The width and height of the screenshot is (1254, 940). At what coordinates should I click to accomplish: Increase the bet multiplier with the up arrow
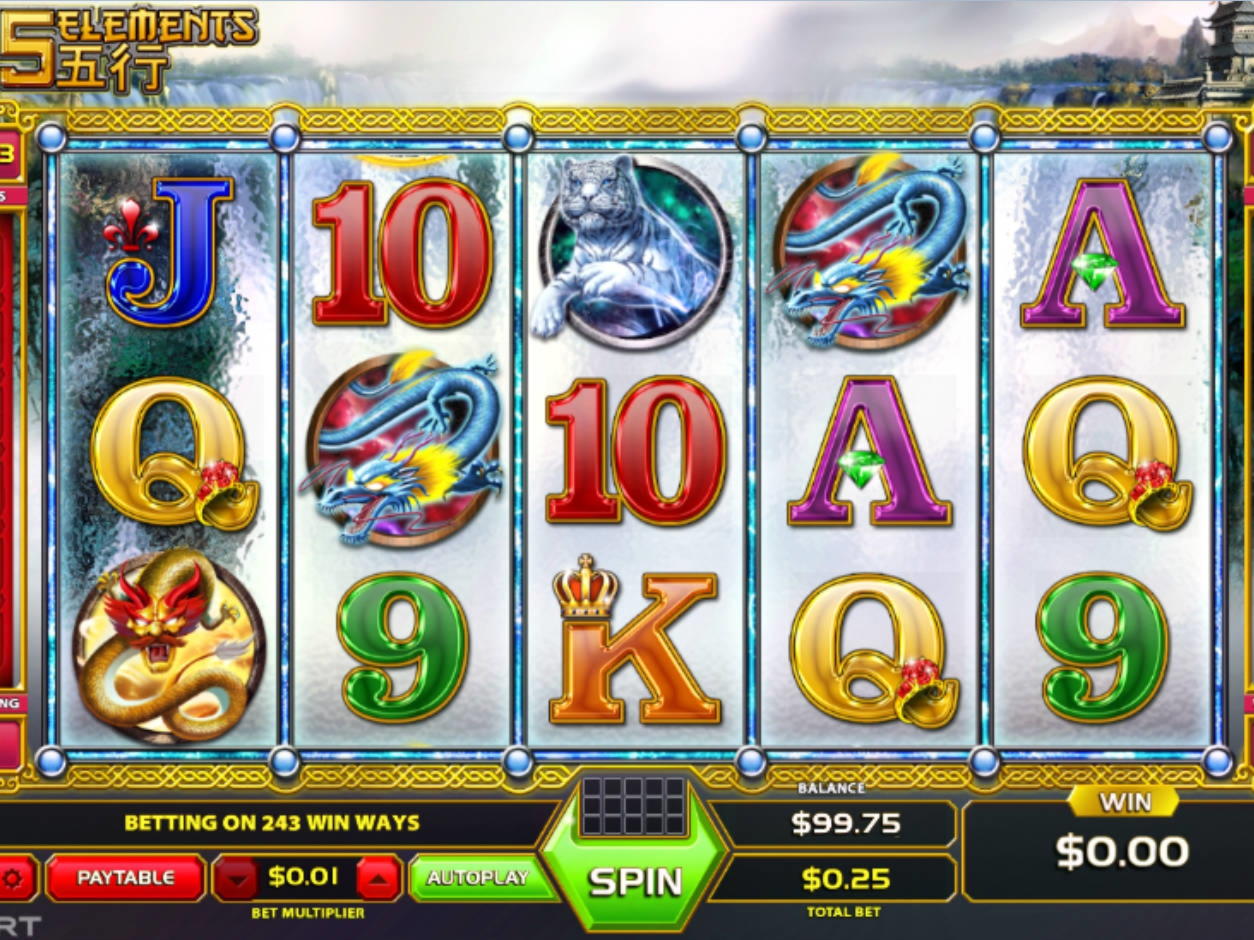[x=379, y=879]
